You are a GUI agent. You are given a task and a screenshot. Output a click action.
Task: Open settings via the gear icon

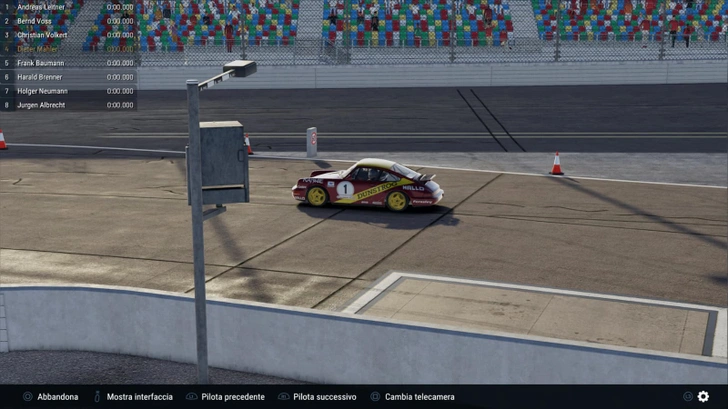click(703, 397)
